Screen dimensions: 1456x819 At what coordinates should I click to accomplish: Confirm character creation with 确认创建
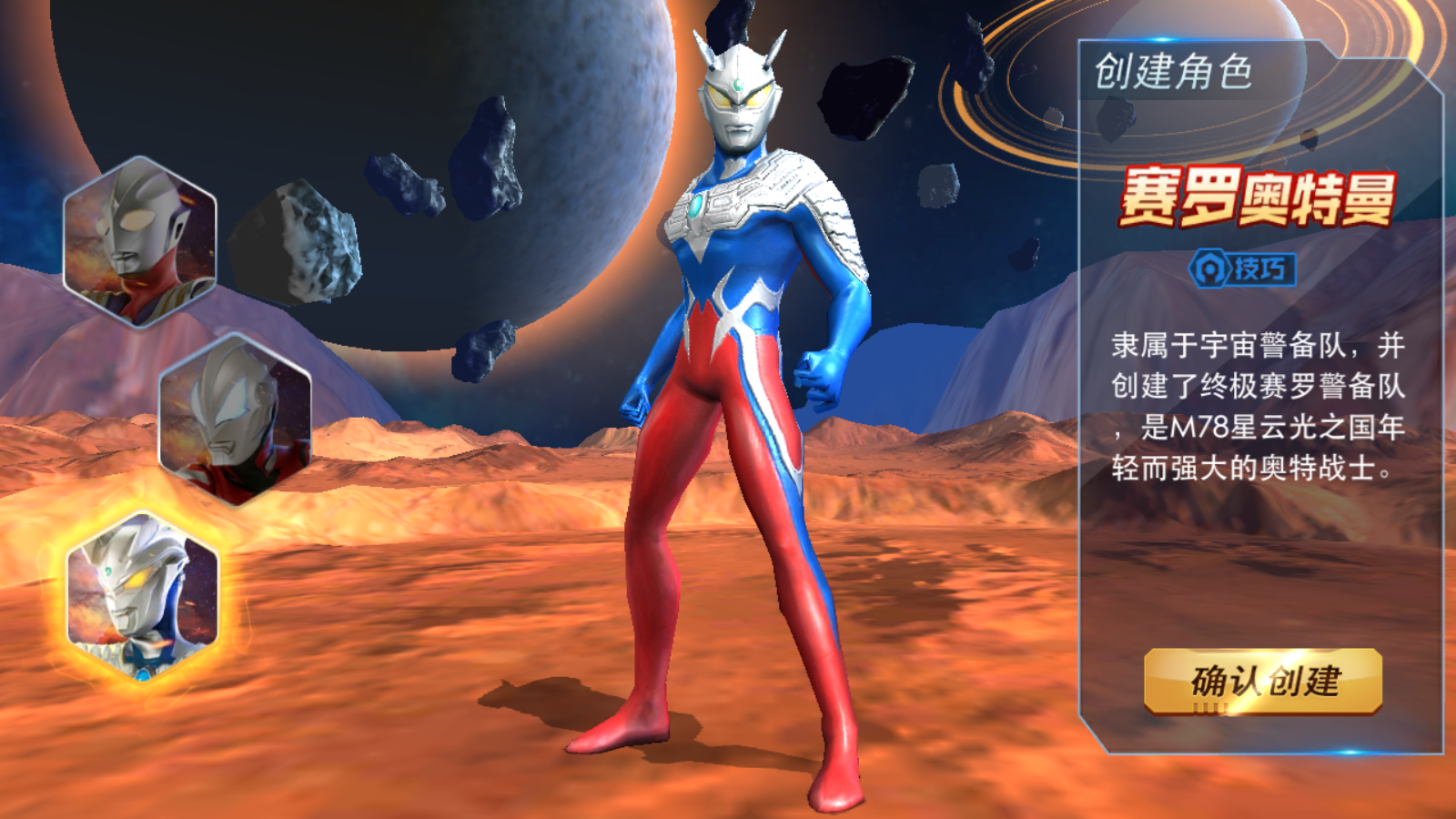coord(1263,681)
